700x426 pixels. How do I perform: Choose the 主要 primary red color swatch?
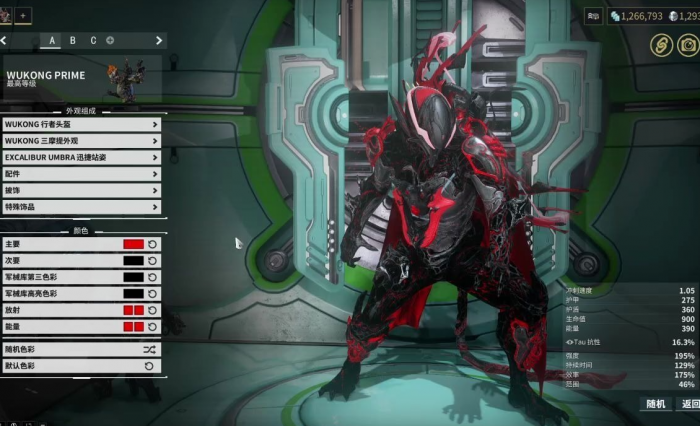point(133,244)
